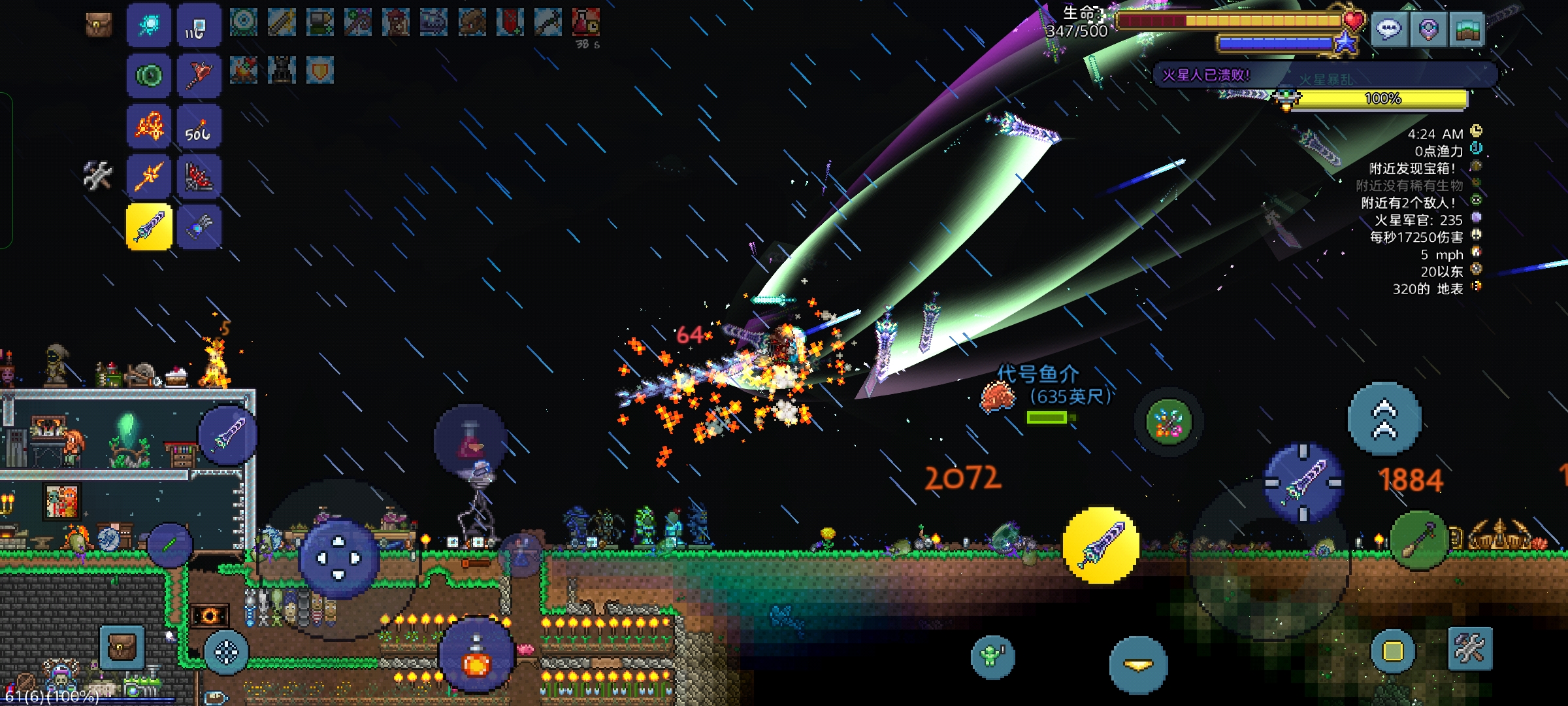
Task: Open the bottom-left inventory bag button
Action: coord(122,648)
